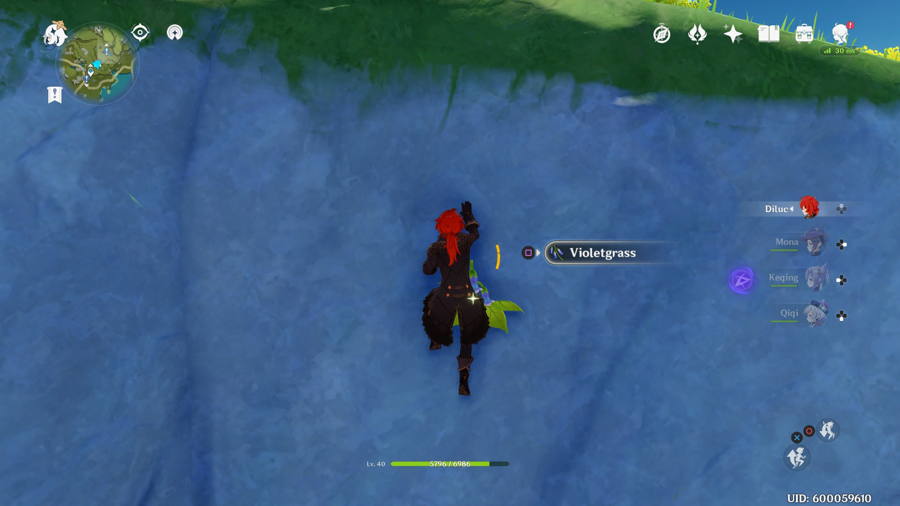This screenshot has width=900, height=506.
Task: Pick up the Violetgrass
Action: [x=602, y=253]
